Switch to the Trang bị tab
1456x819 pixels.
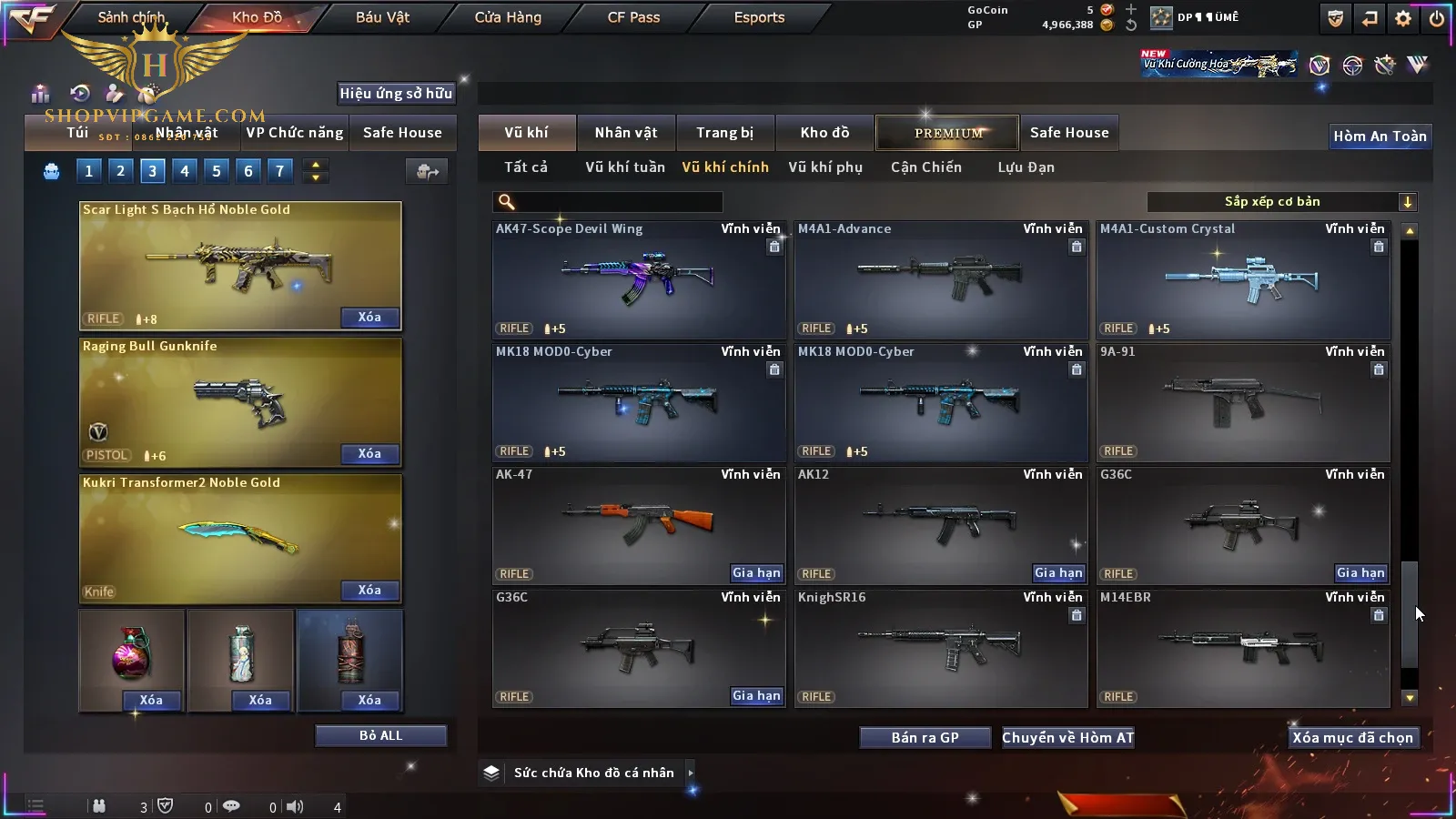pyautogui.click(x=724, y=133)
